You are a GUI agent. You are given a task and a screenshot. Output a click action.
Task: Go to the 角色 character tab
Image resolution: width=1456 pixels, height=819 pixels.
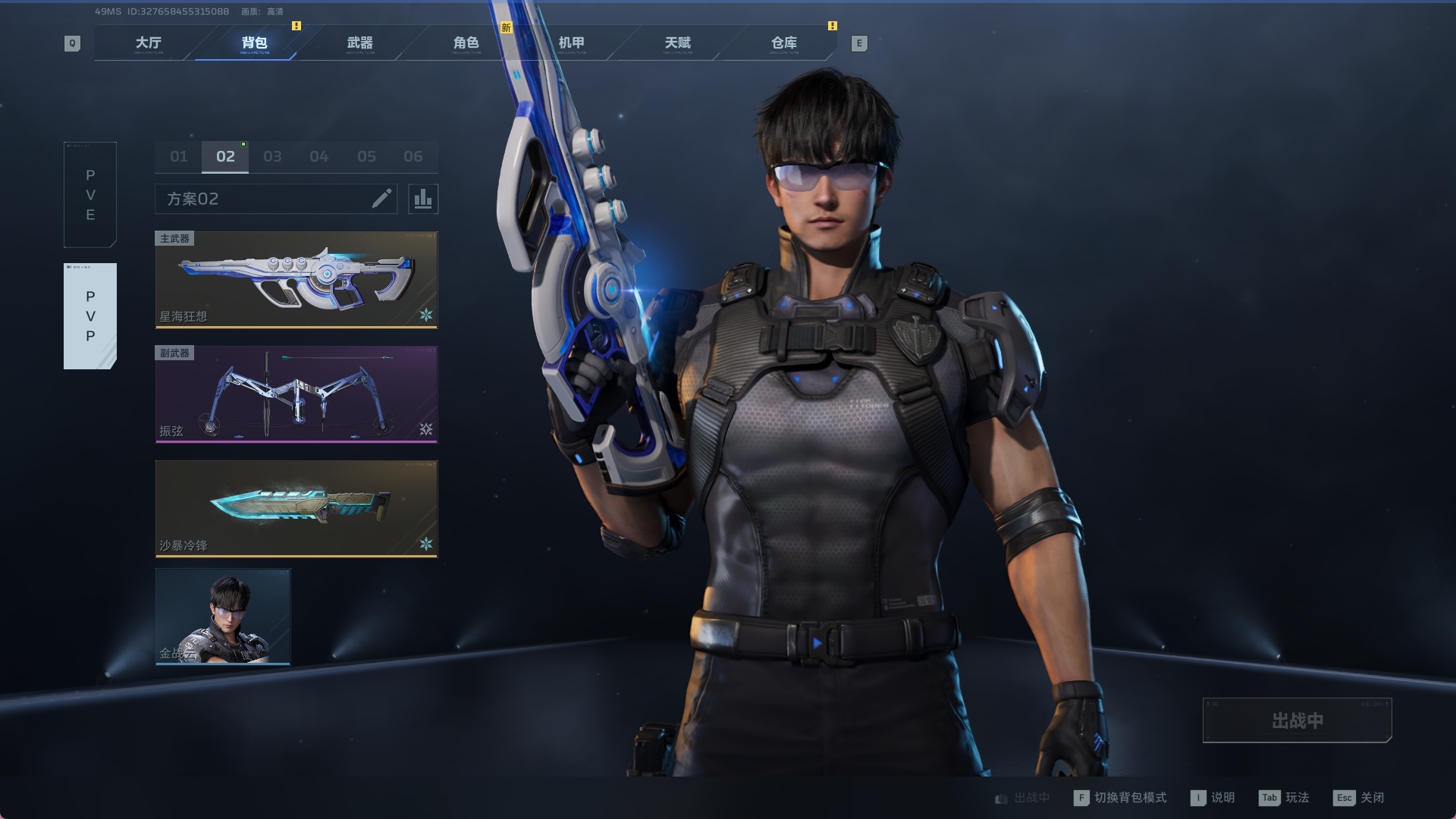click(466, 43)
